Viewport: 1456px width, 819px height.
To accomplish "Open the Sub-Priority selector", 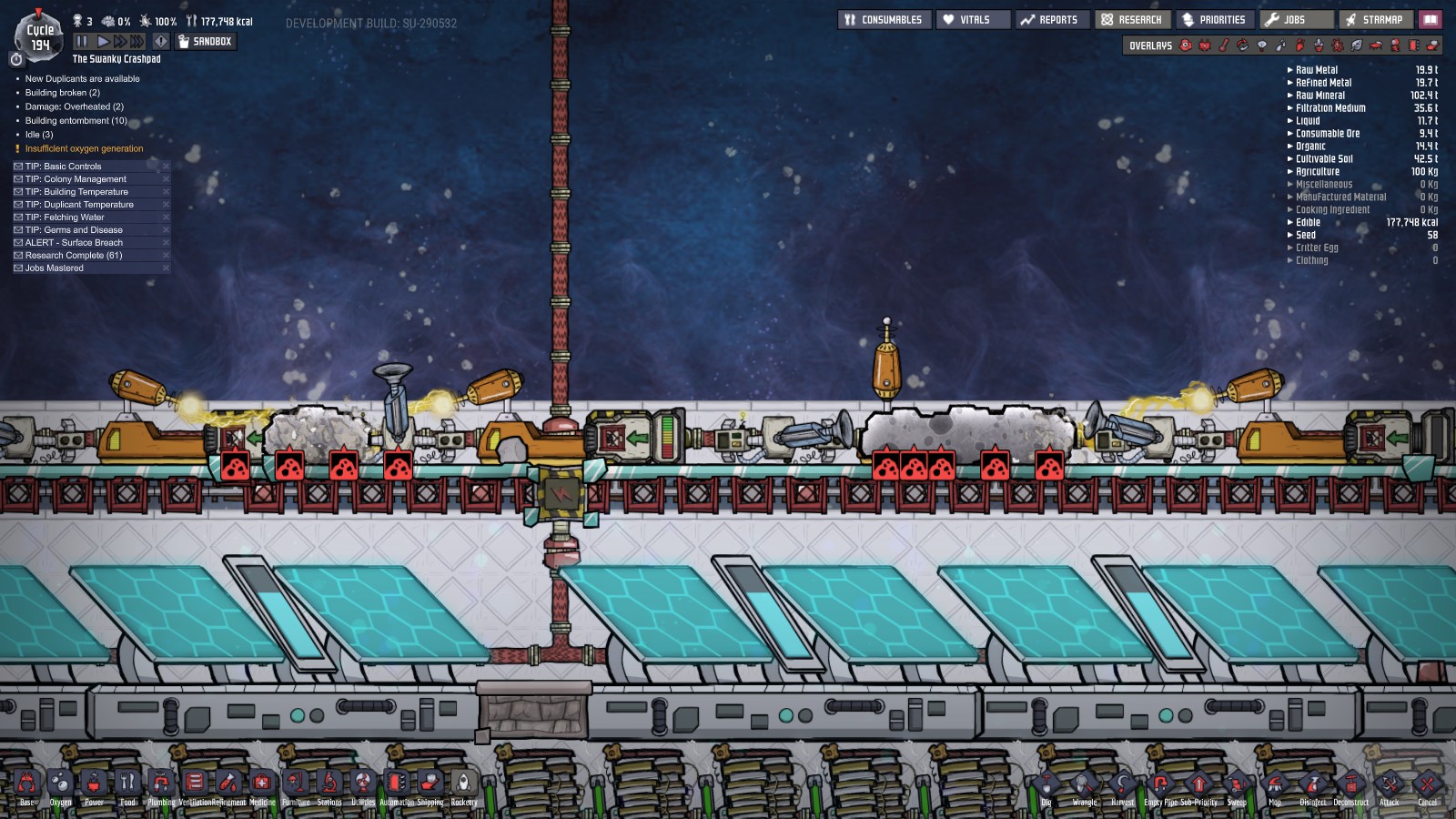I will click(1198, 784).
